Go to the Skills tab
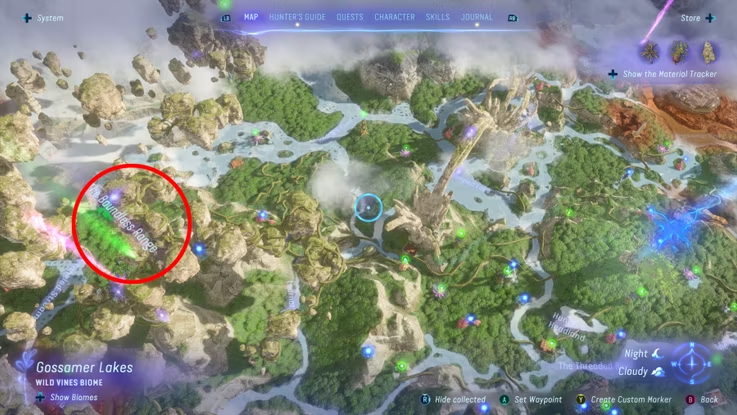 [x=437, y=17]
